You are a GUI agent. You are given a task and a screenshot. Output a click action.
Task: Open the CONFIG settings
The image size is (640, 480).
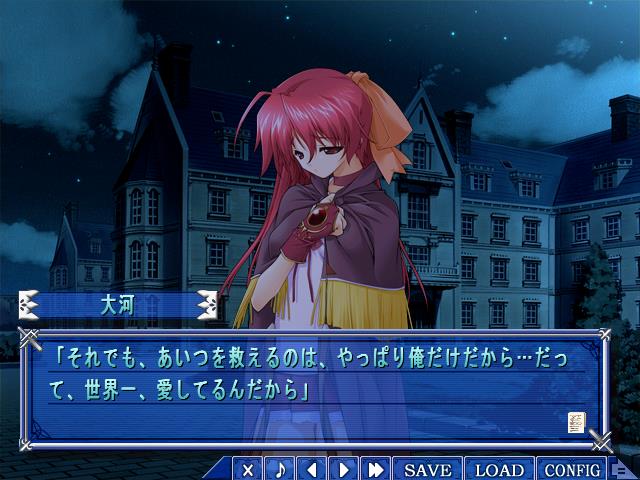[573, 469]
